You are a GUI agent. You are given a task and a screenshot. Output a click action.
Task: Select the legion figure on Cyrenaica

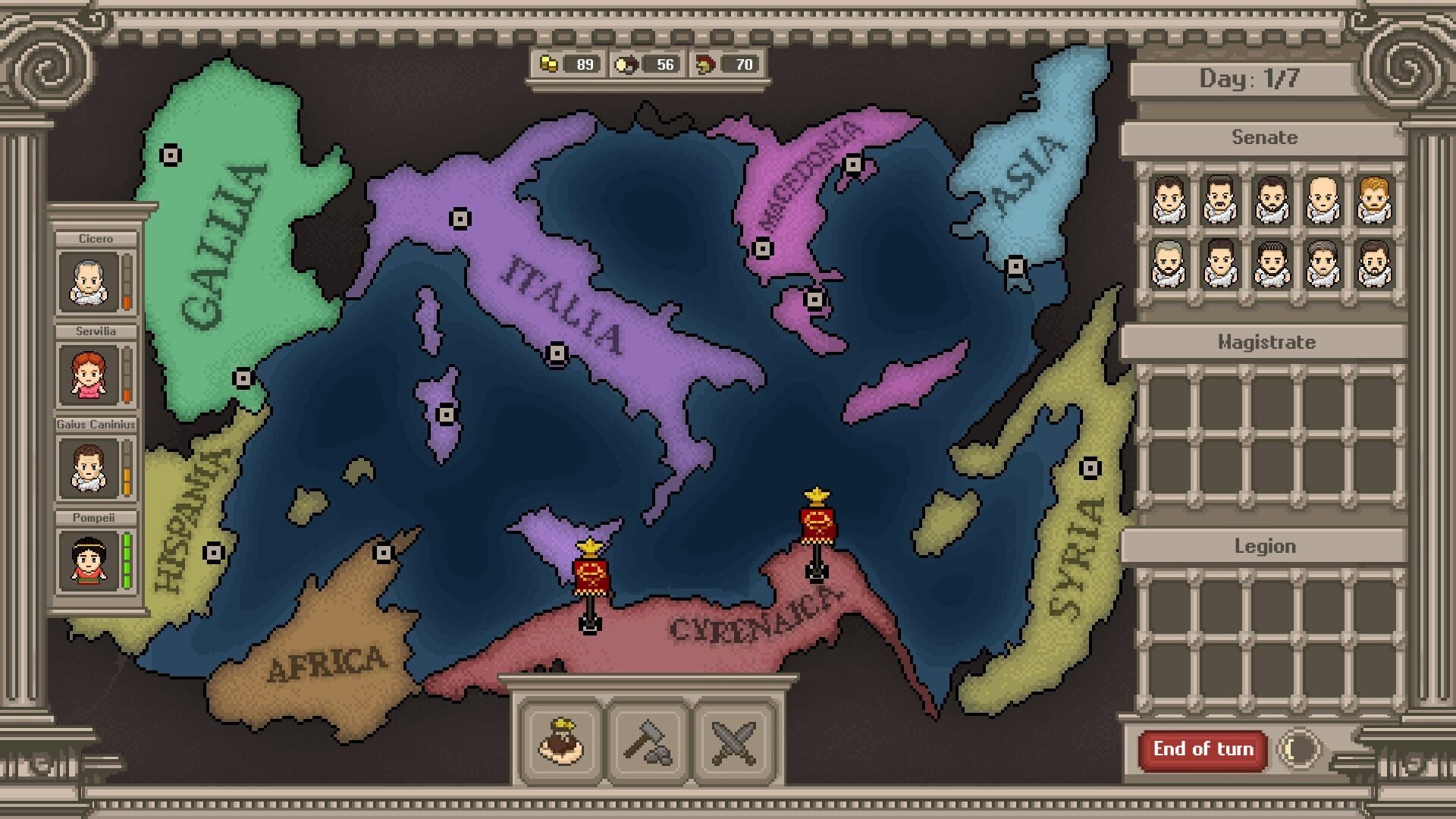817,523
